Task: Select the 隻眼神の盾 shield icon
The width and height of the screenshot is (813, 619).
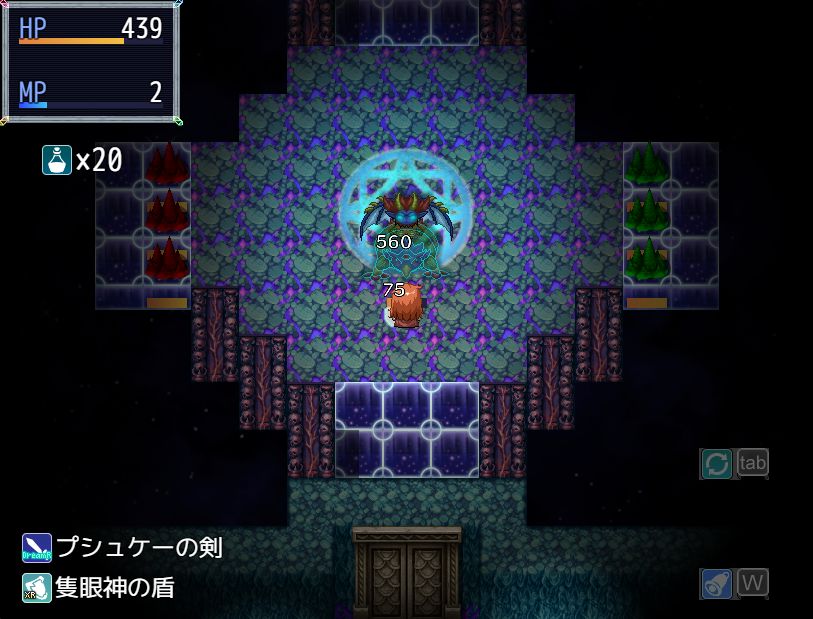Action: 37,587
